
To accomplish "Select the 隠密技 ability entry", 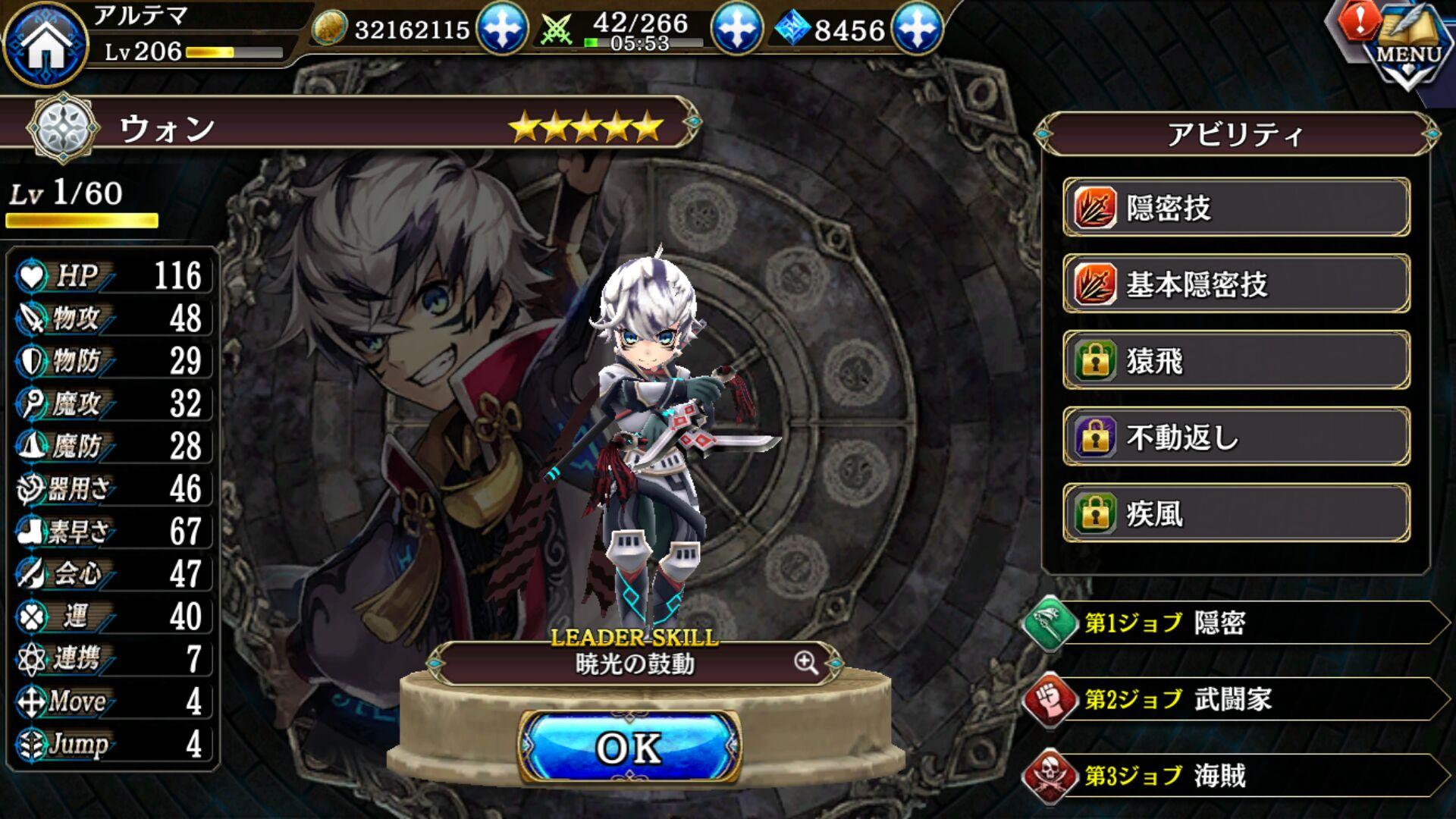I will (x=1236, y=208).
